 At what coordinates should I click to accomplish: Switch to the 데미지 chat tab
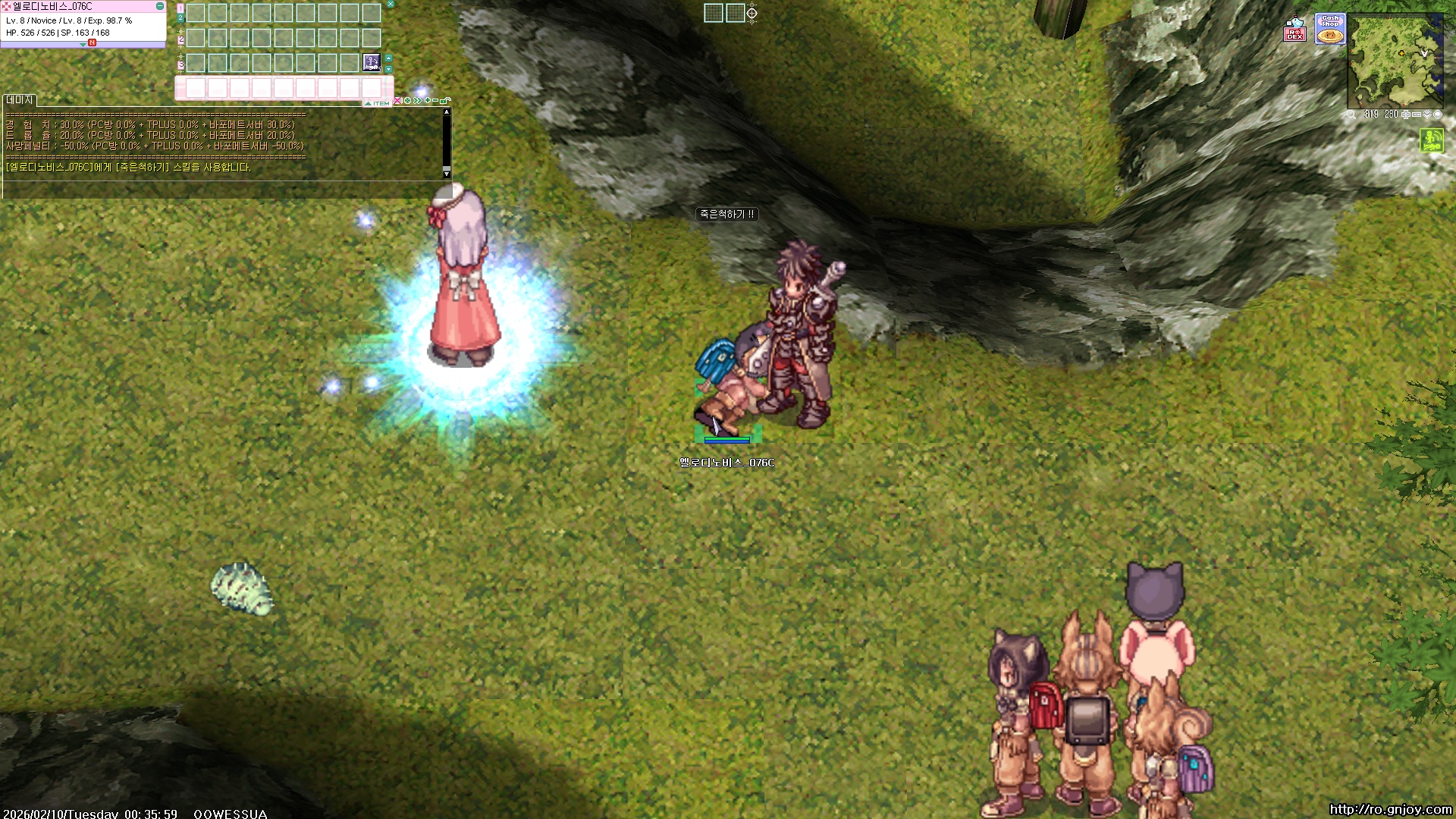coord(20,100)
